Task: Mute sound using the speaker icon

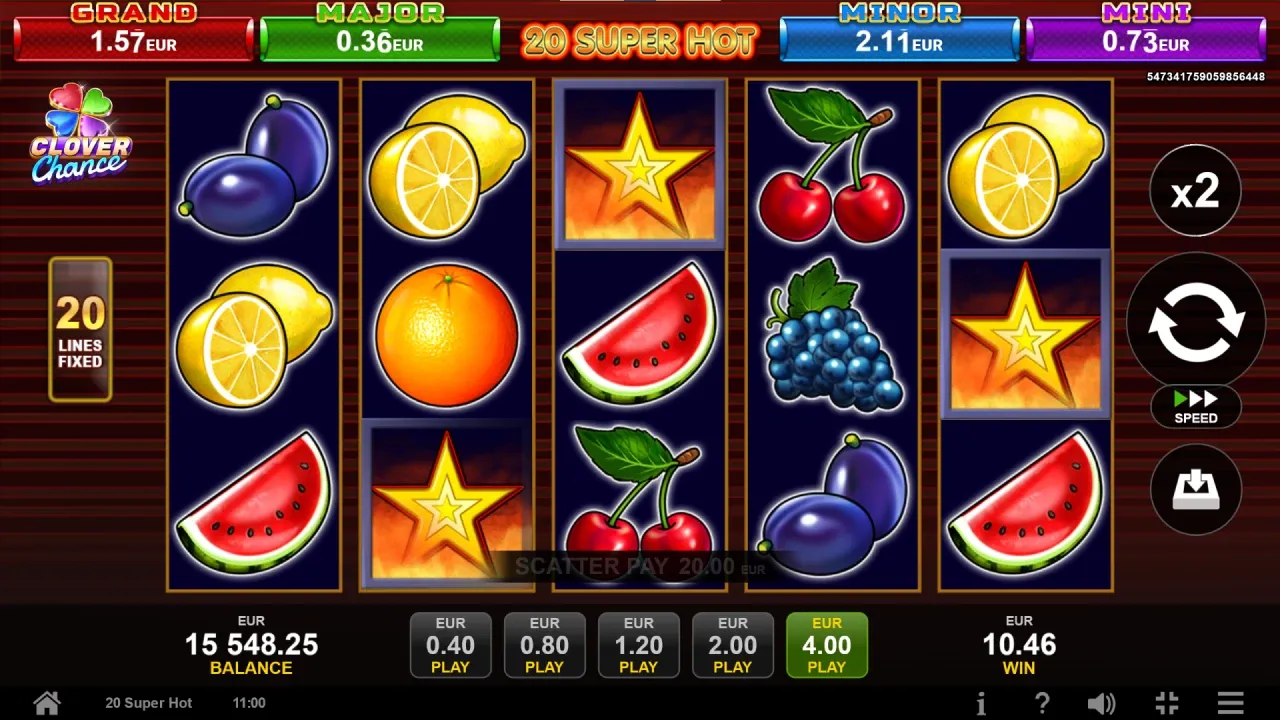Action: (1101, 703)
